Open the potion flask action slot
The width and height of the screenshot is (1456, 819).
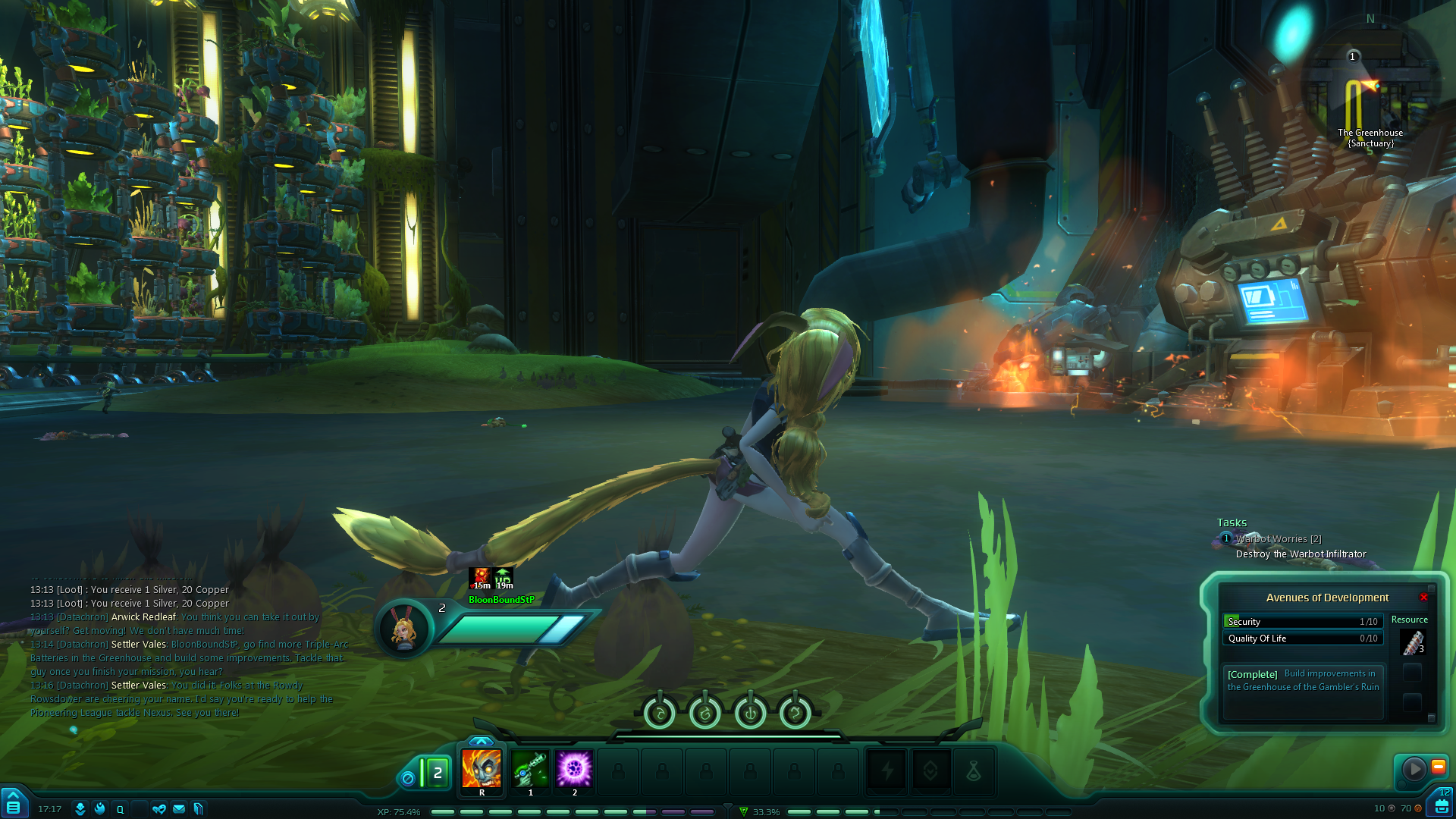974,772
